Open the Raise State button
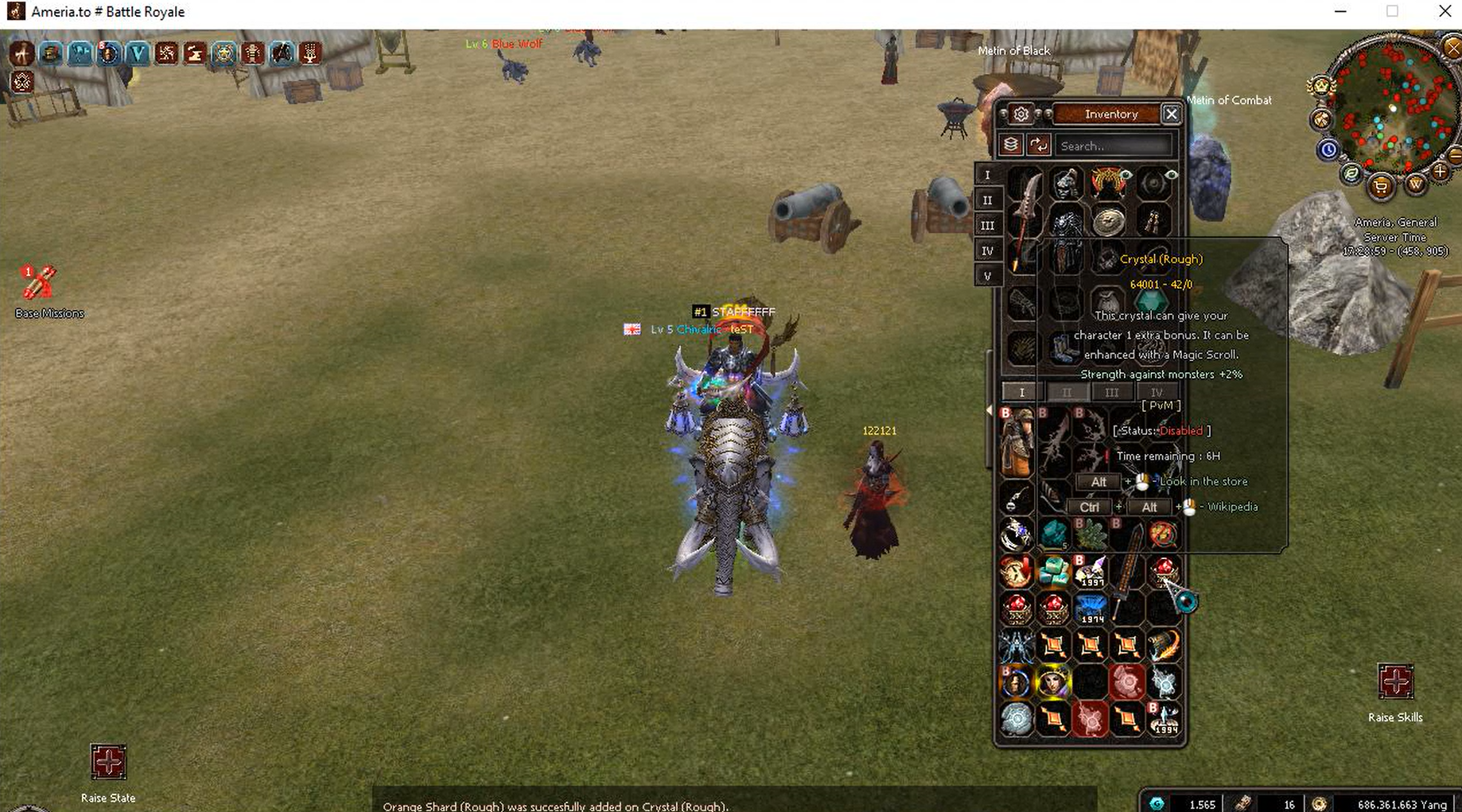The height and width of the screenshot is (812, 1462). click(108, 763)
